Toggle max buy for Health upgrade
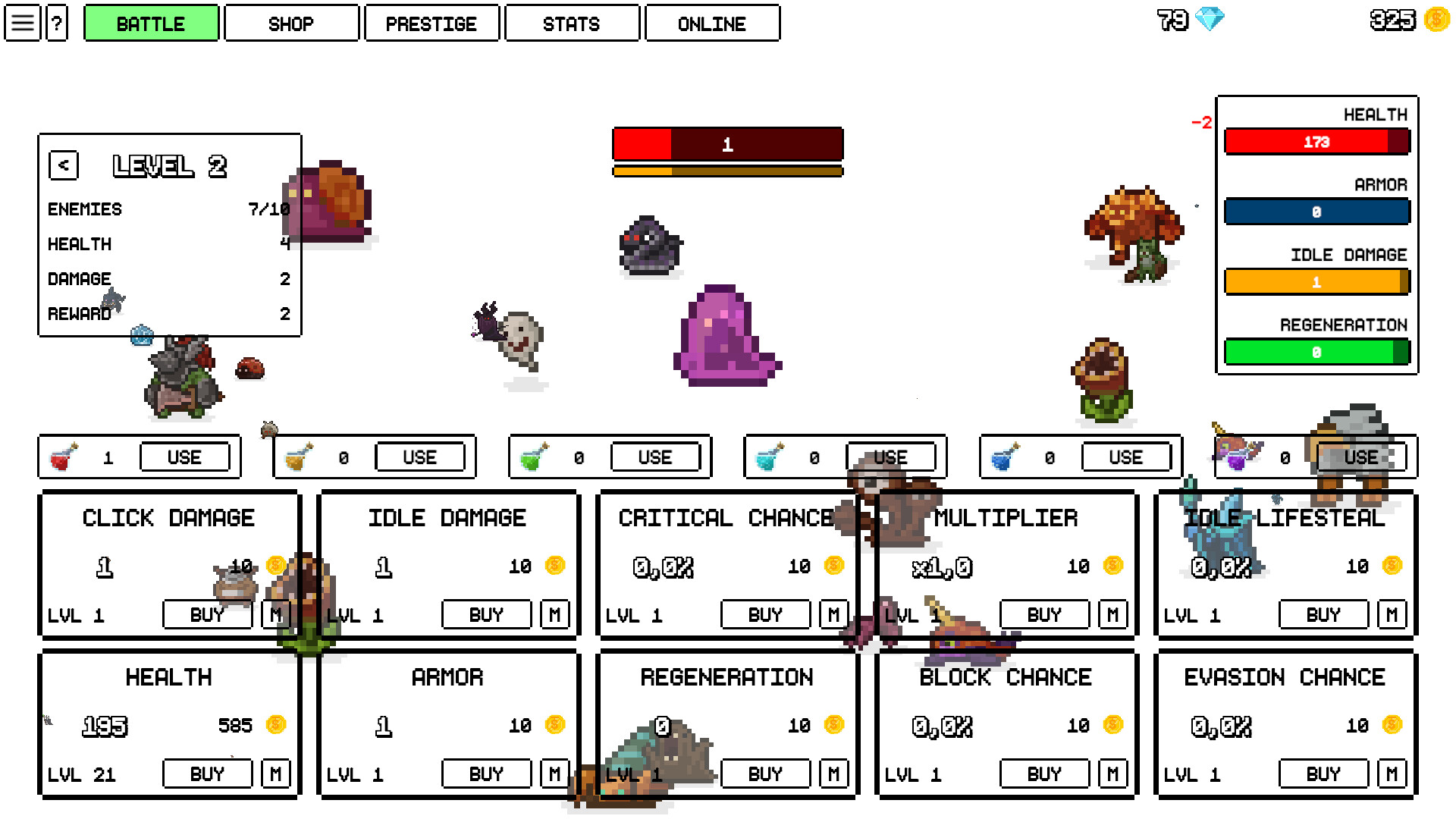This screenshot has height=819, width=1456. [x=276, y=773]
